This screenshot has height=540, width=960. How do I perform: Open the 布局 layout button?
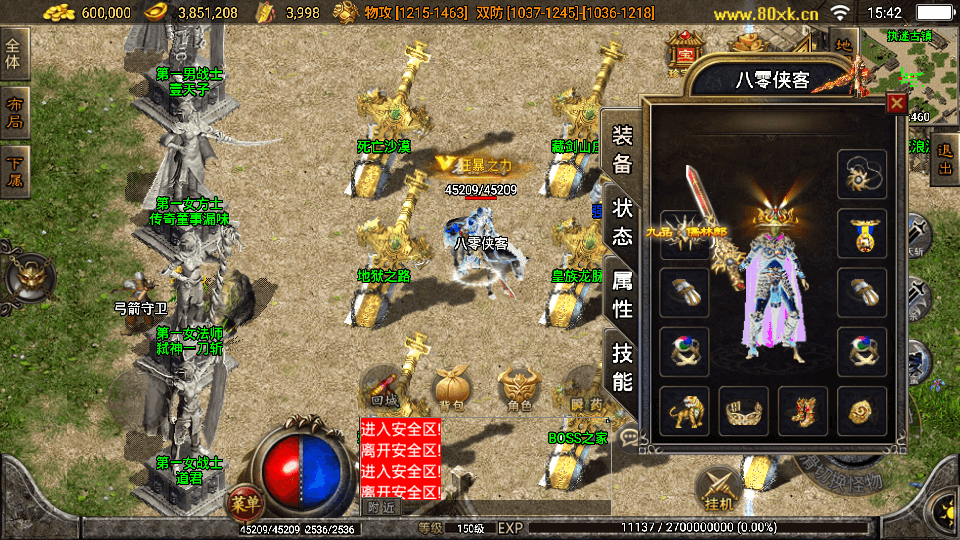14,113
